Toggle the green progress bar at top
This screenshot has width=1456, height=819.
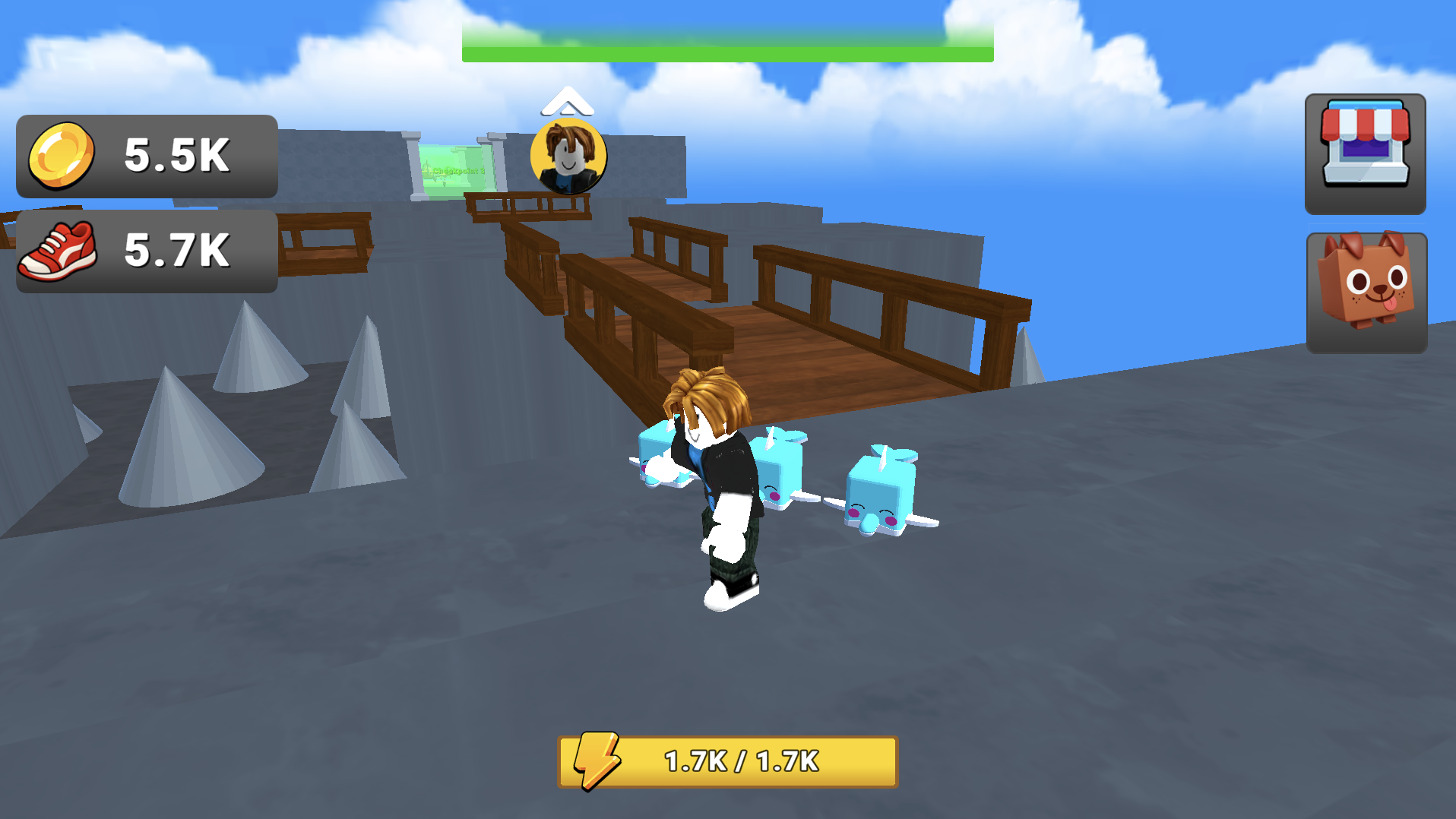tap(727, 51)
